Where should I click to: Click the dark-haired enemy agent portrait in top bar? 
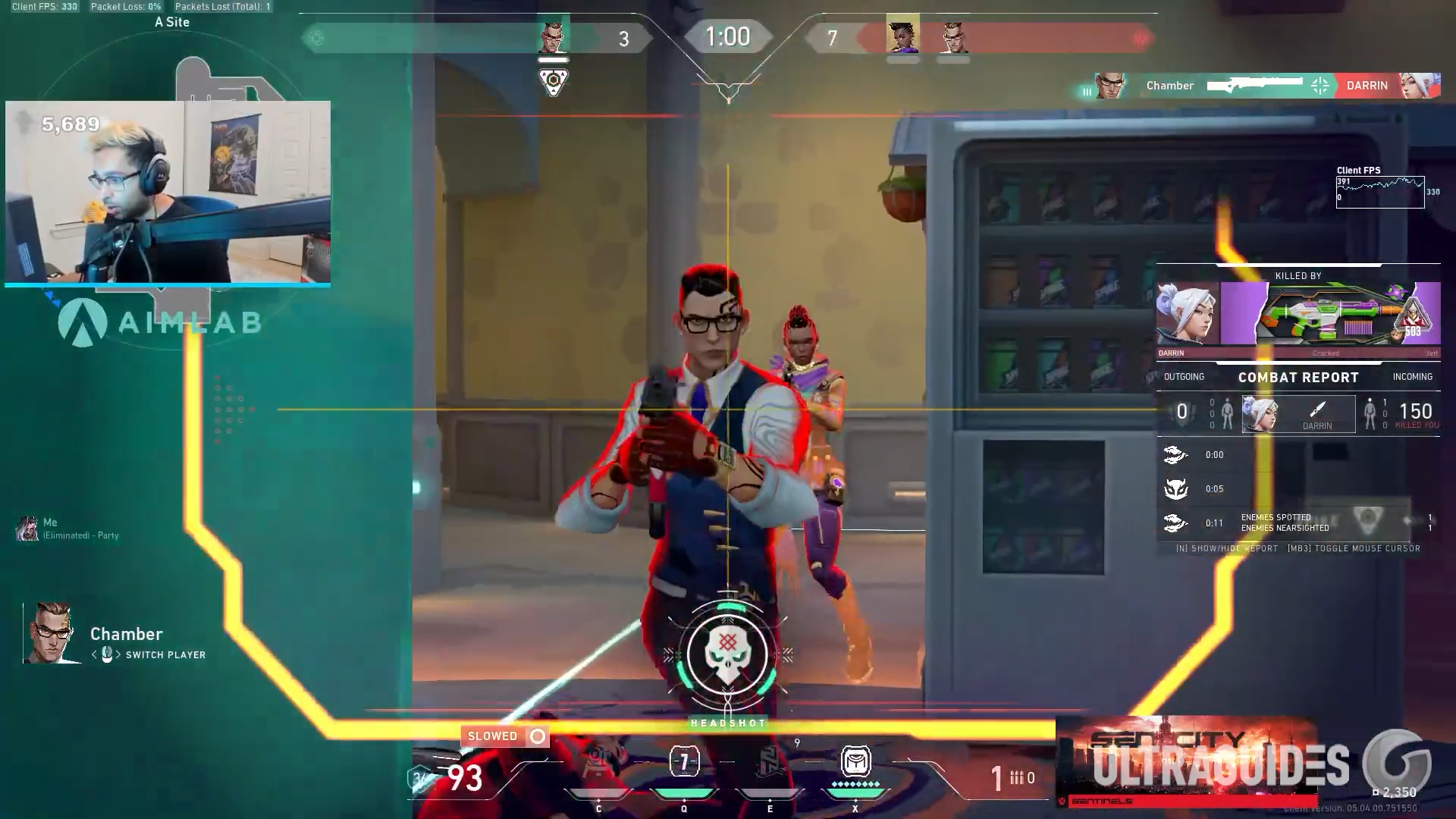coord(902,35)
